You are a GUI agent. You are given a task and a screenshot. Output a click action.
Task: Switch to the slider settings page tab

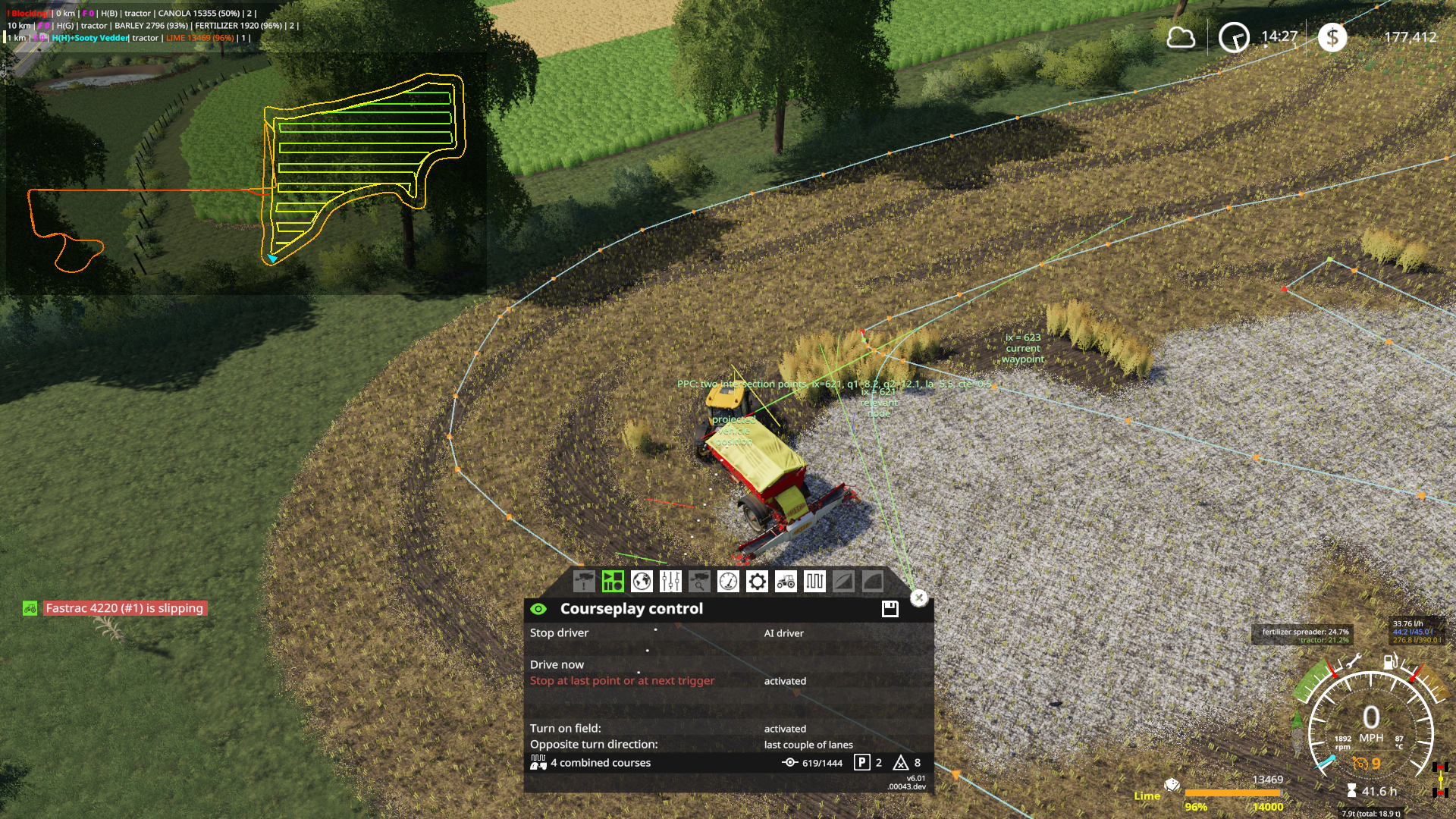pyautogui.click(x=670, y=582)
